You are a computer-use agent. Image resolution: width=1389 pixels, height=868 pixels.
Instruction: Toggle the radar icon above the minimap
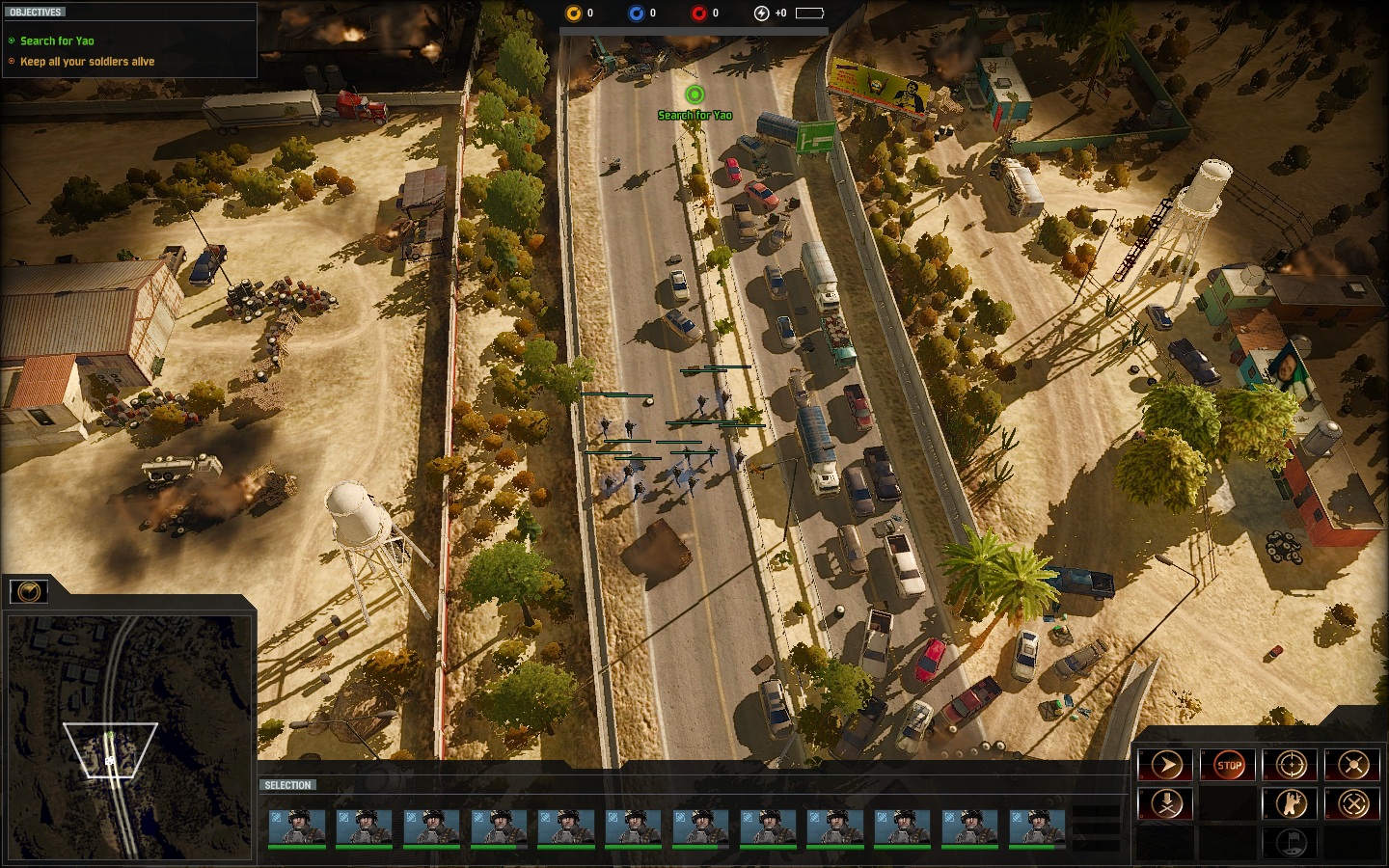[x=29, y=590]
